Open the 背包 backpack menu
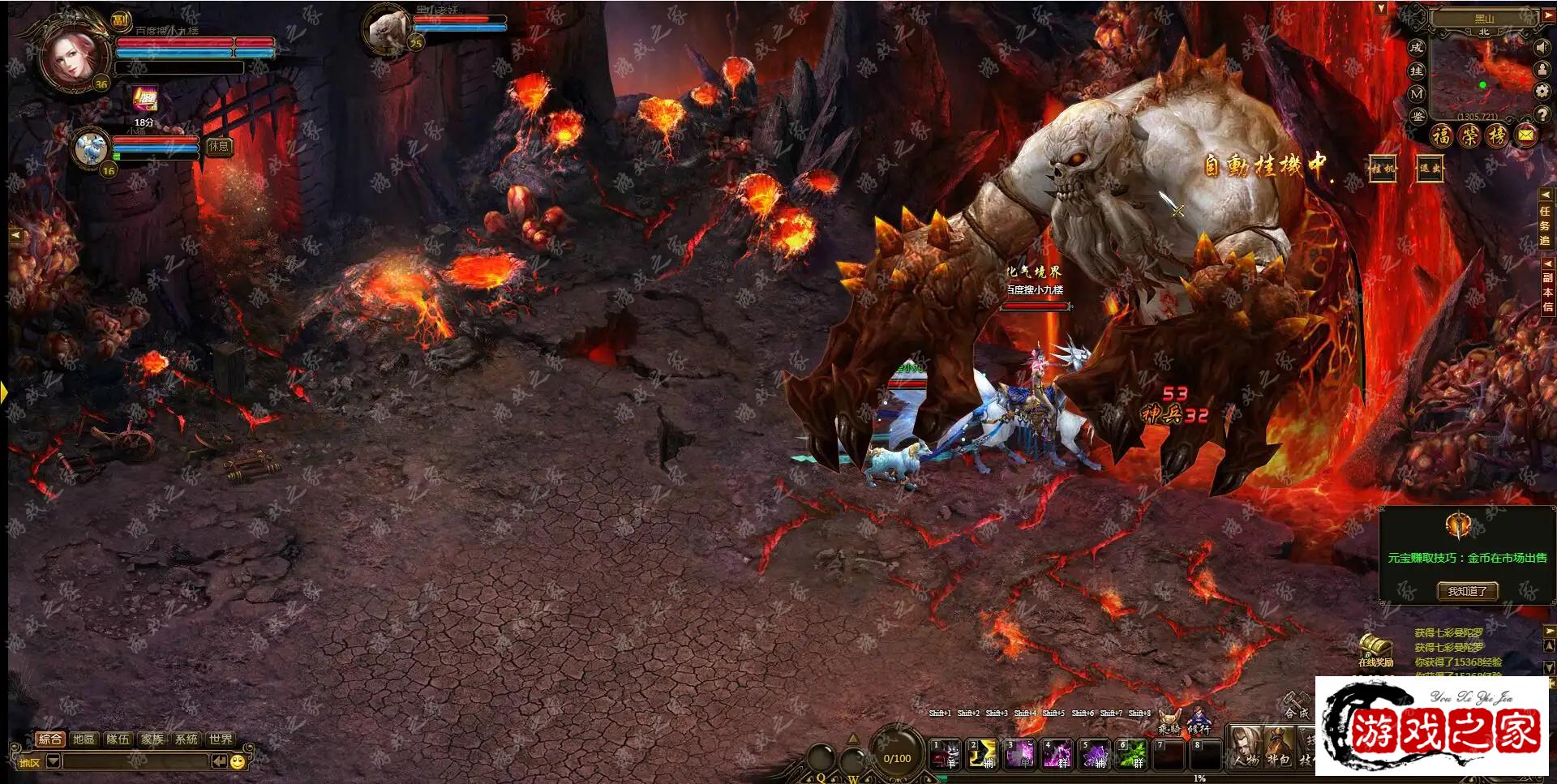This screenshot has width=1557, height=784. [x=1278, y=747]
